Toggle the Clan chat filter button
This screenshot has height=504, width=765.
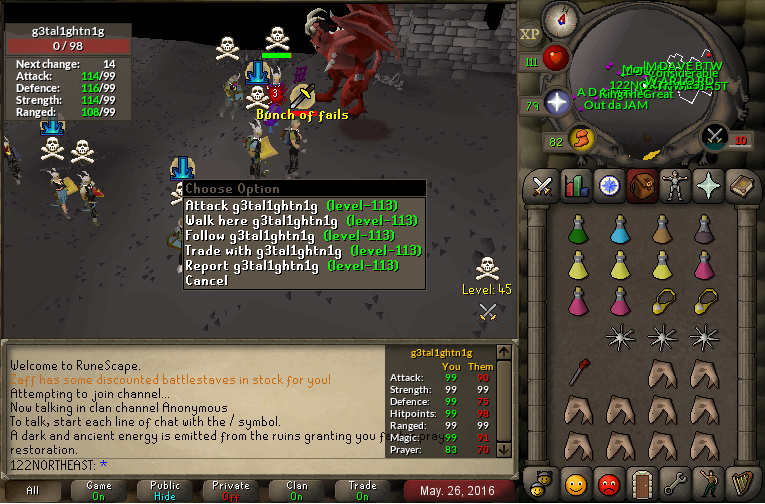click(x=297, y=491)
